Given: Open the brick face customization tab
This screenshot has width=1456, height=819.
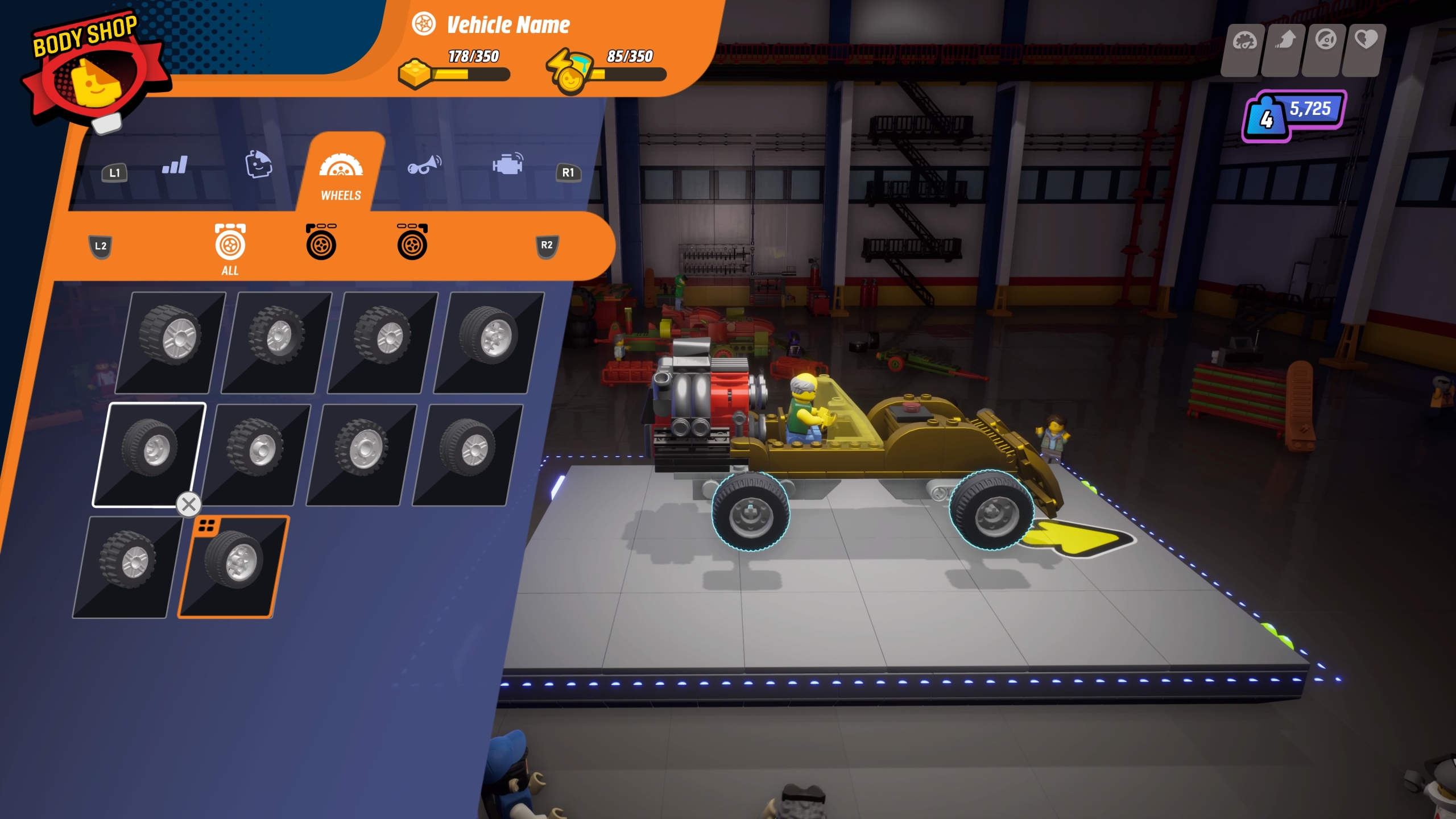Looking at the screenshot, I should coord(258,165).
